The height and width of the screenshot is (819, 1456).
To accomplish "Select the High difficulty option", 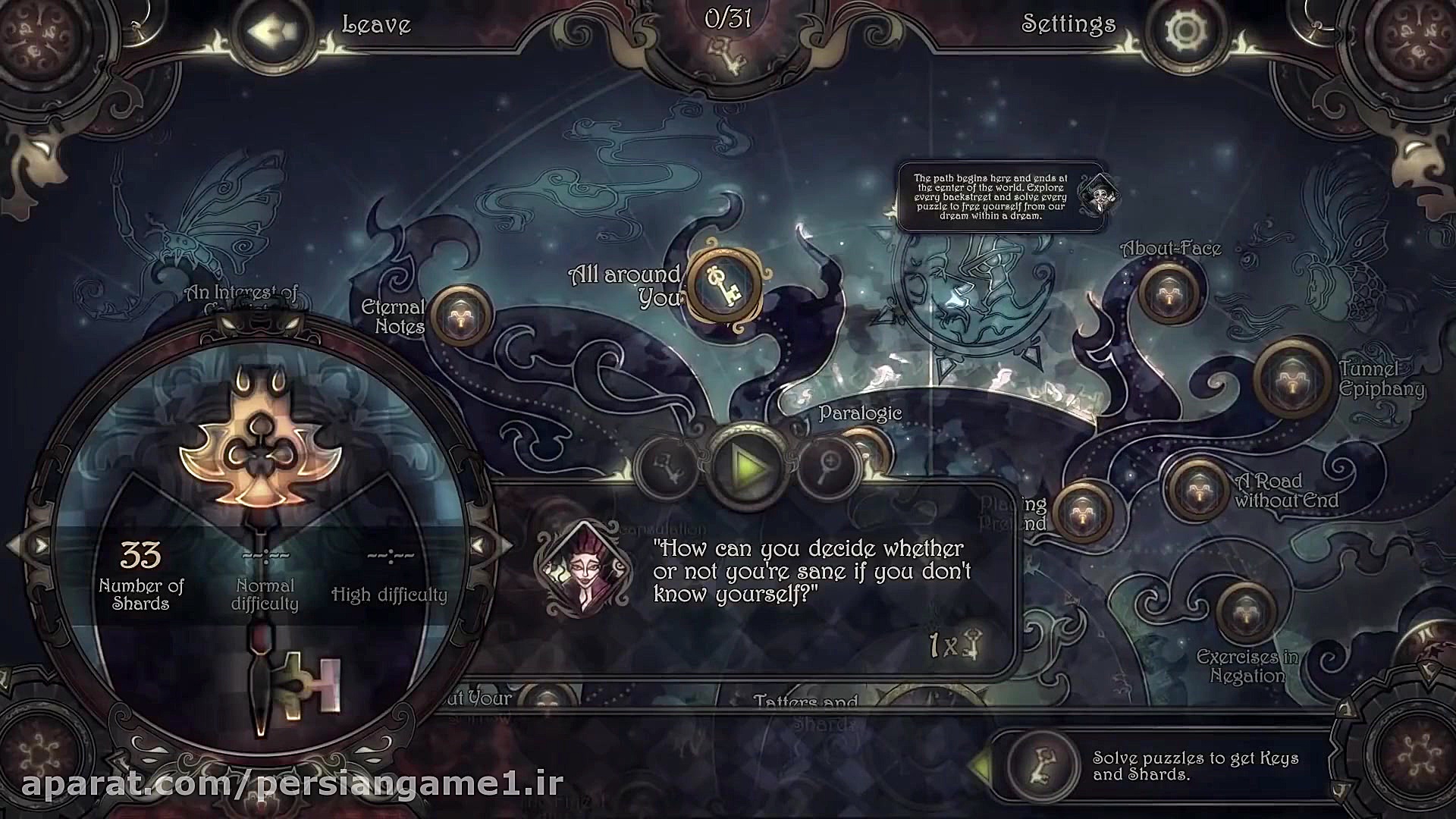I will [x=389, y=595].
